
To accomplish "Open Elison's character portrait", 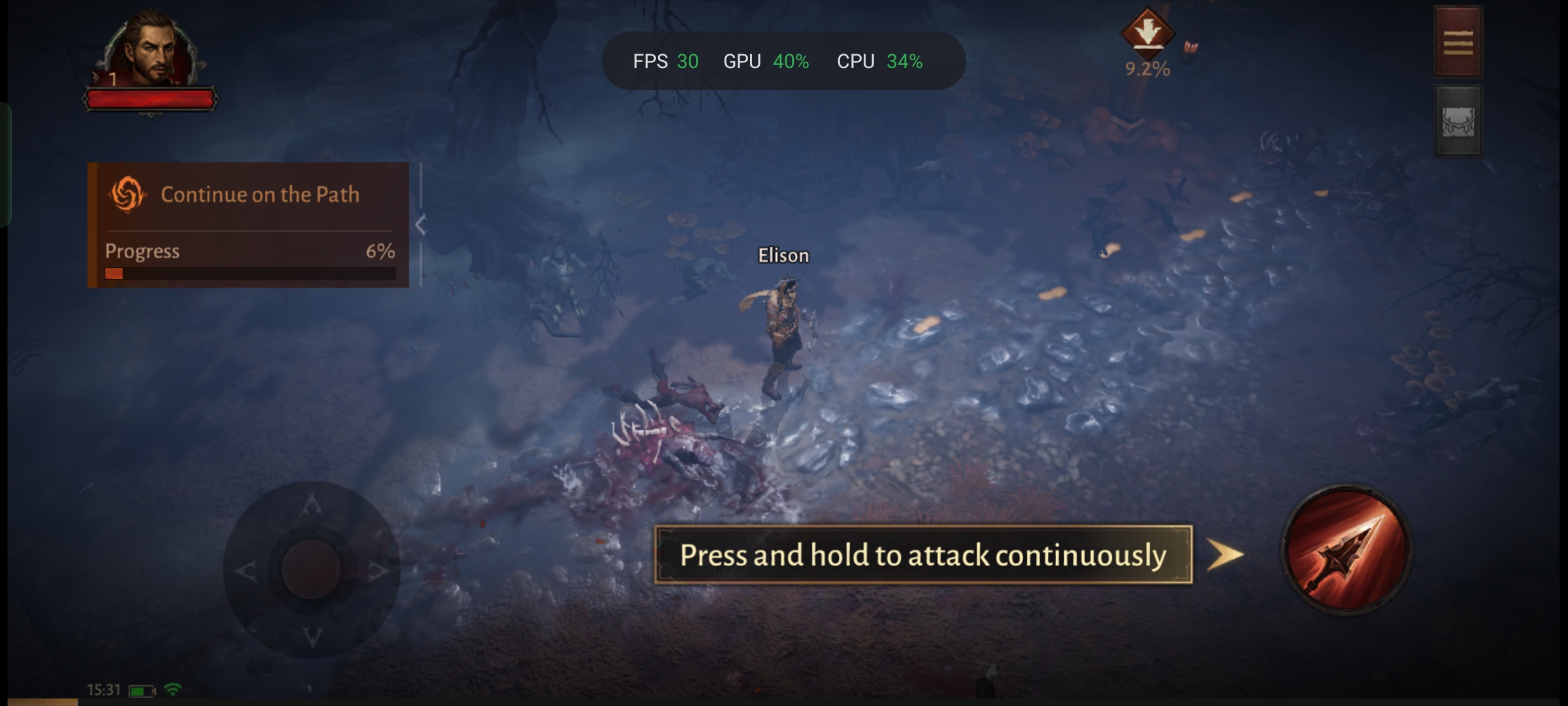I will pos(152,51).
